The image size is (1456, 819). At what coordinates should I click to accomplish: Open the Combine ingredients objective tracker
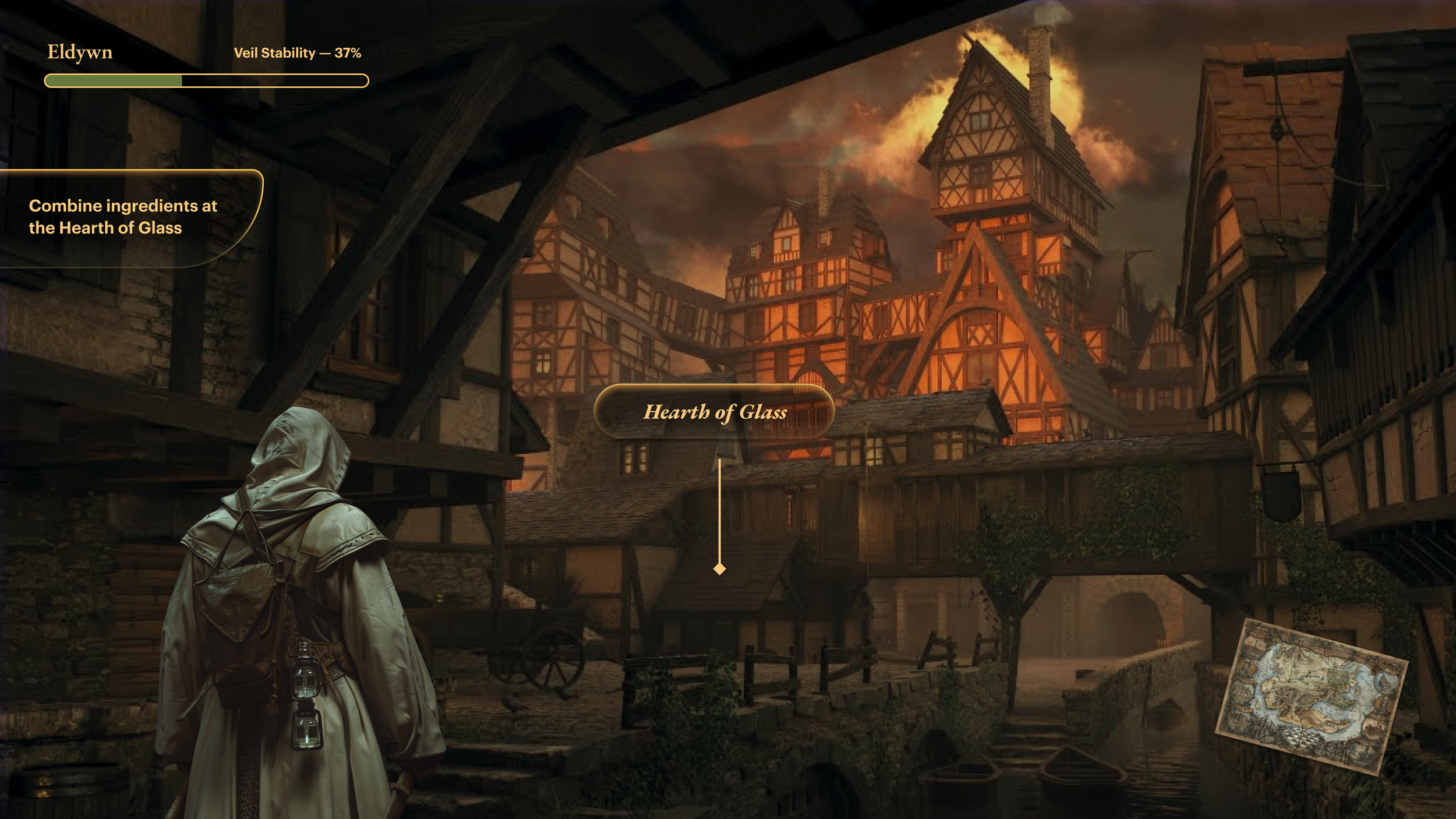tap(123, 217)
